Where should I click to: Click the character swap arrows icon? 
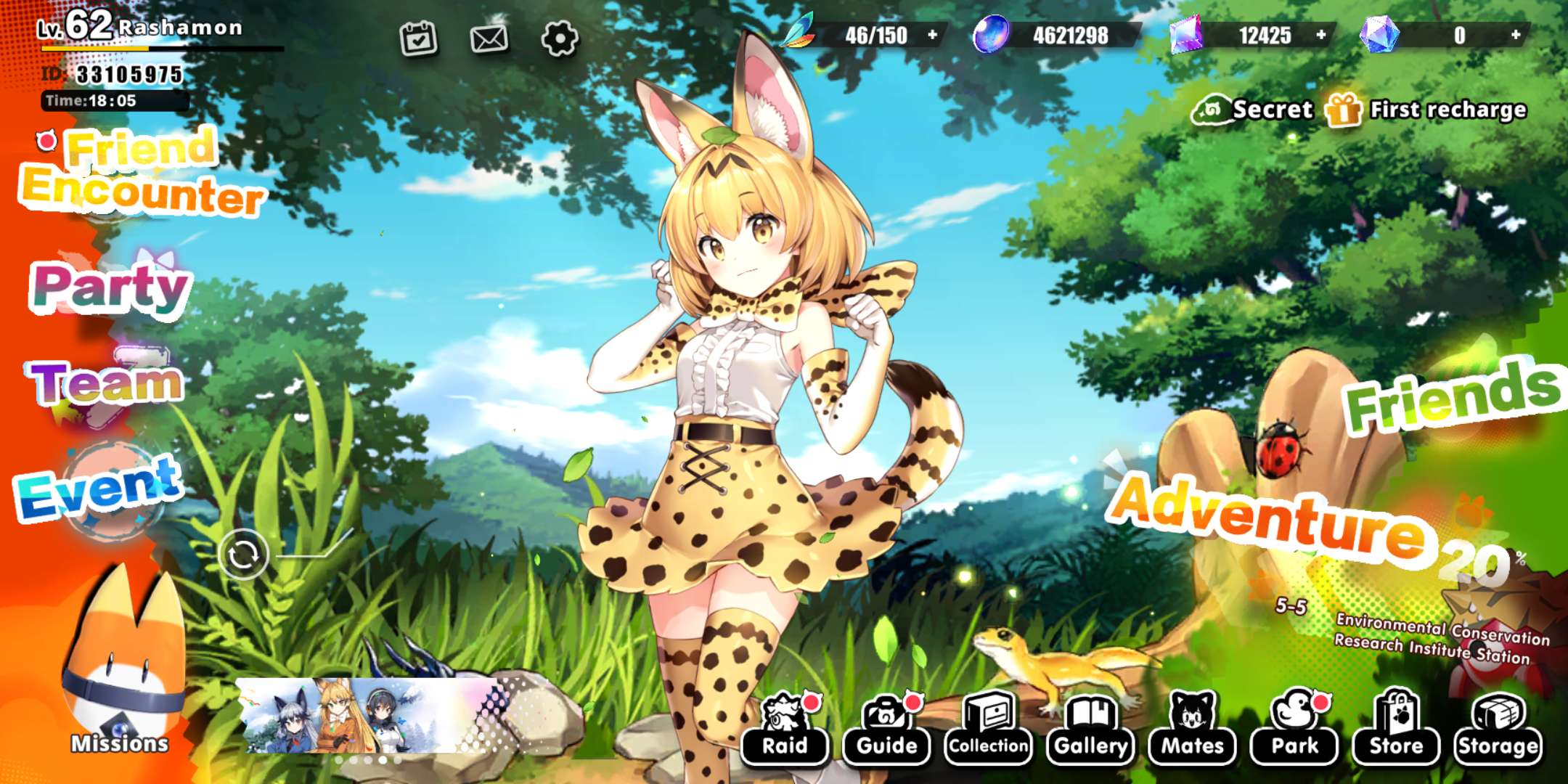243,555
